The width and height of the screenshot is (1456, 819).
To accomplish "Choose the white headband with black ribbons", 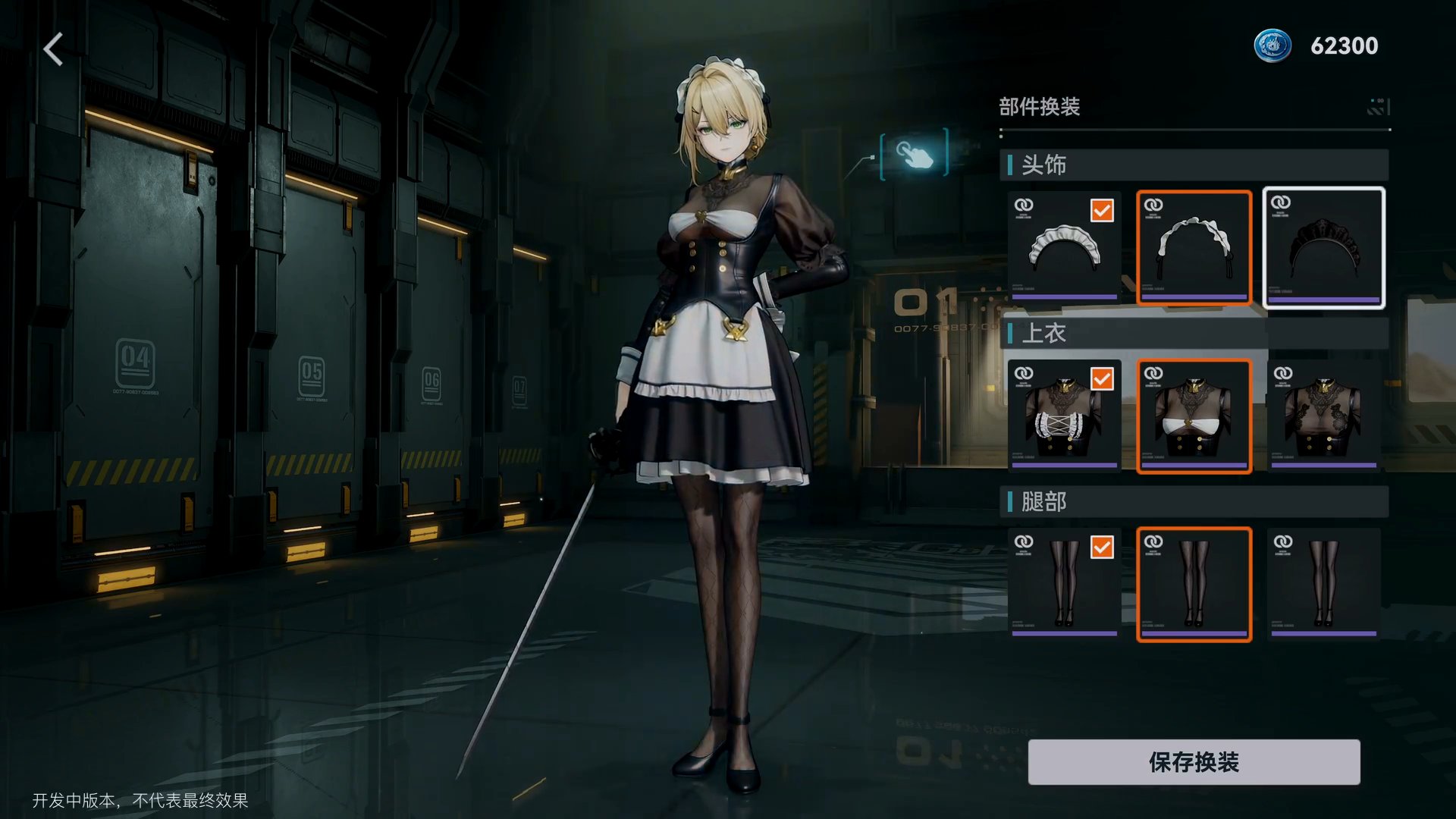I will (1194, 248).
